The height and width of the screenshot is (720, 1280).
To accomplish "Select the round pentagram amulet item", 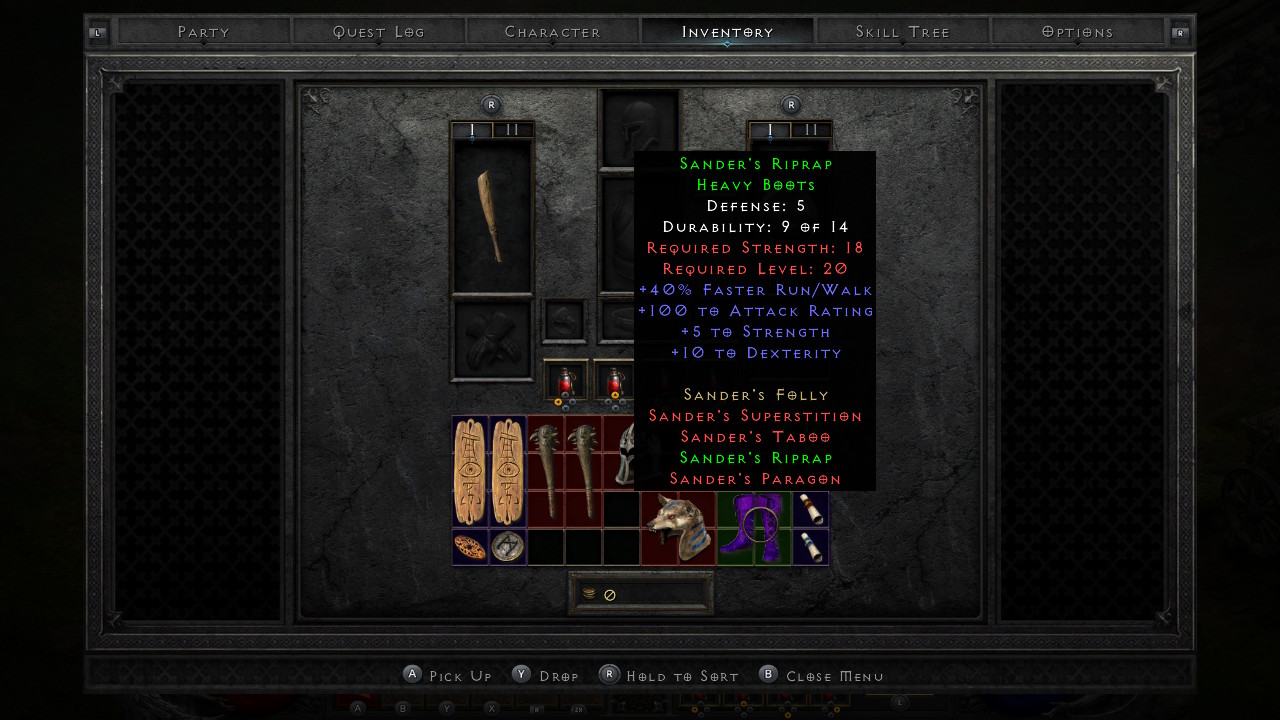I will coord(508,546).
